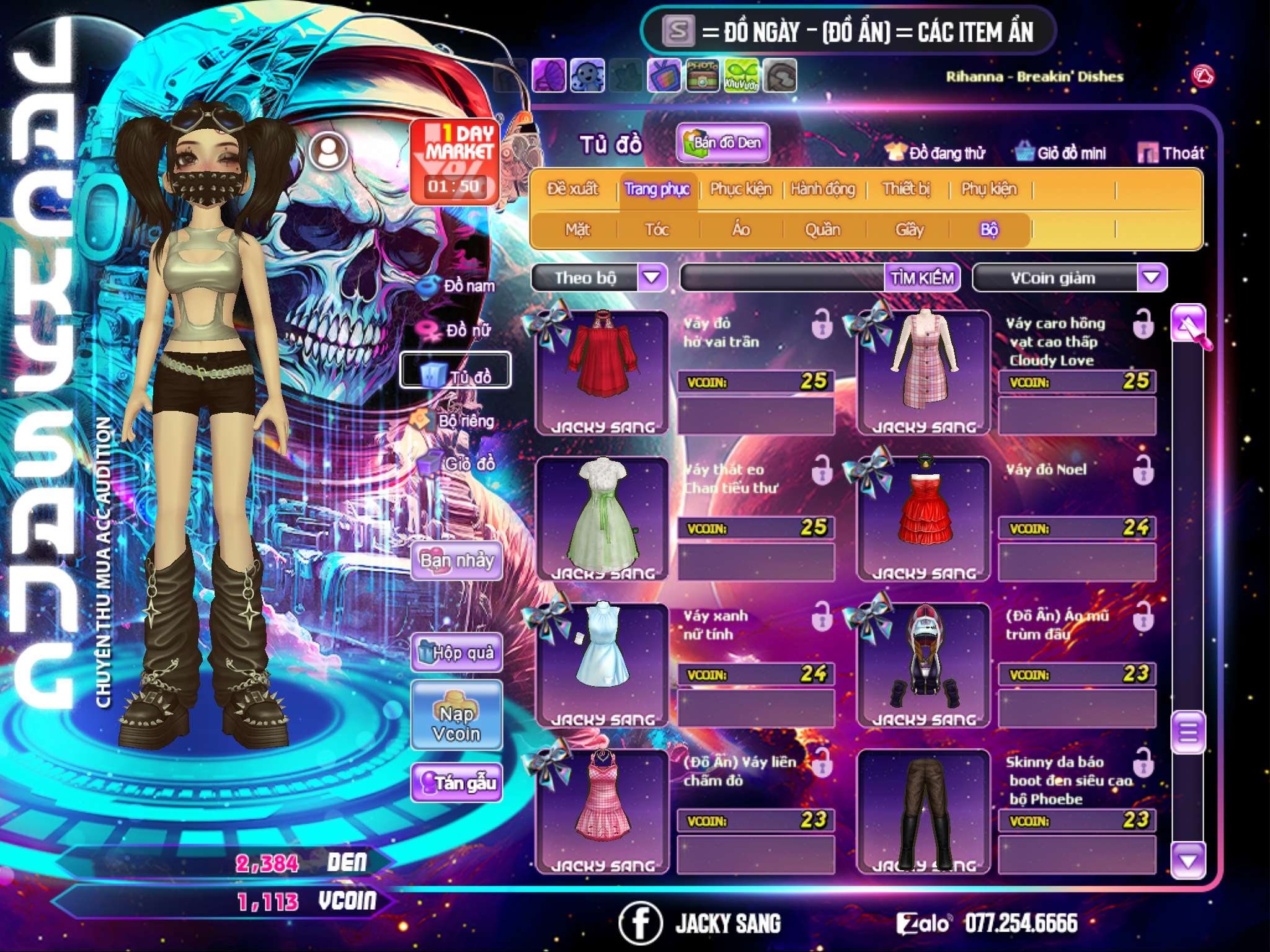Open the Đề xuất tab

coord(572,189)
